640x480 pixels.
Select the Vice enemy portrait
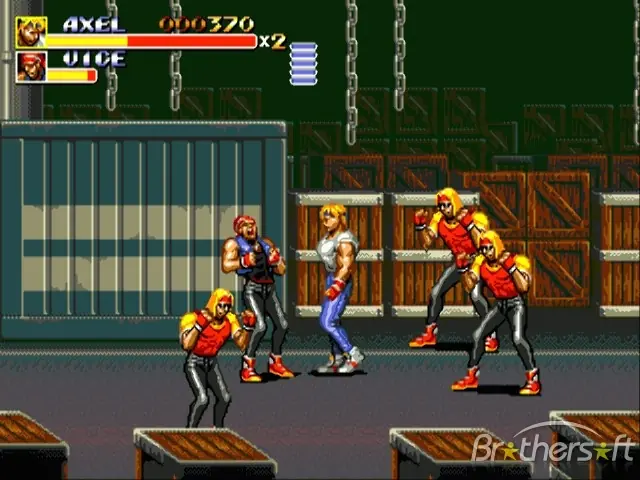click(30, 67)
